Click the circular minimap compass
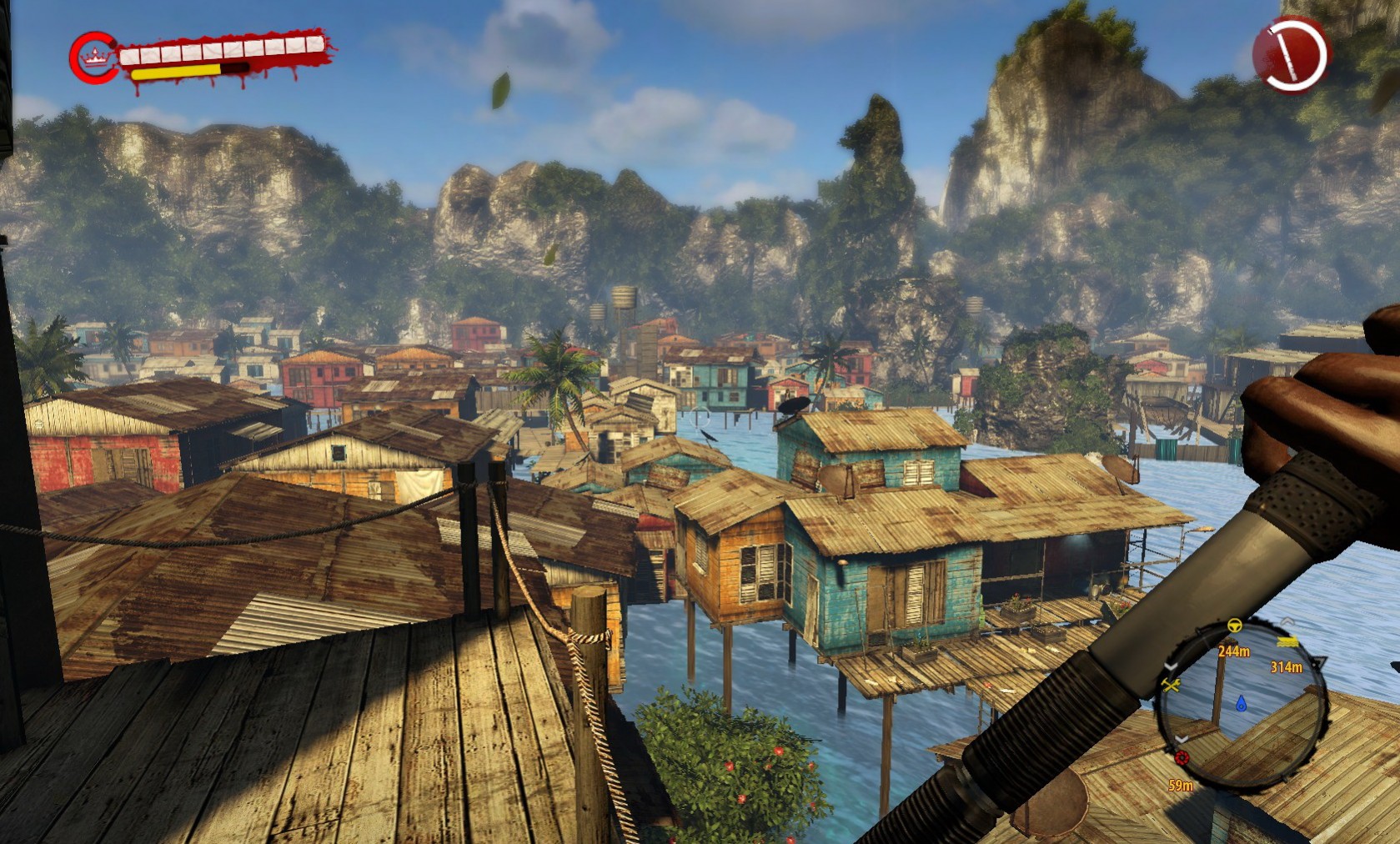Image resolution: width=1400 pixels, height=844 pixels. click(x=1240, y=703)
